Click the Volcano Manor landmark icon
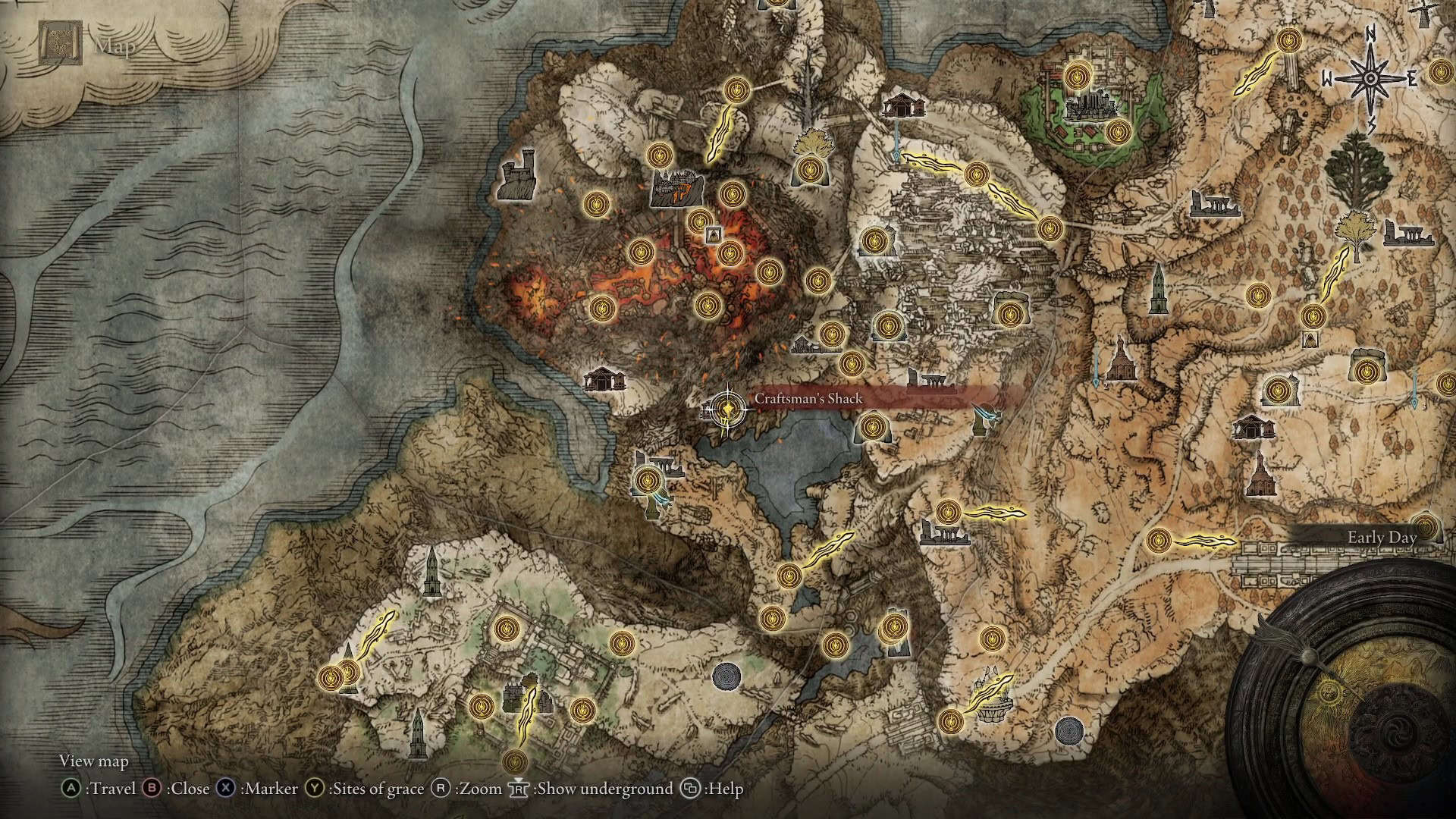The height and width of the screenshot is (819, 1456). coord(677,187)
